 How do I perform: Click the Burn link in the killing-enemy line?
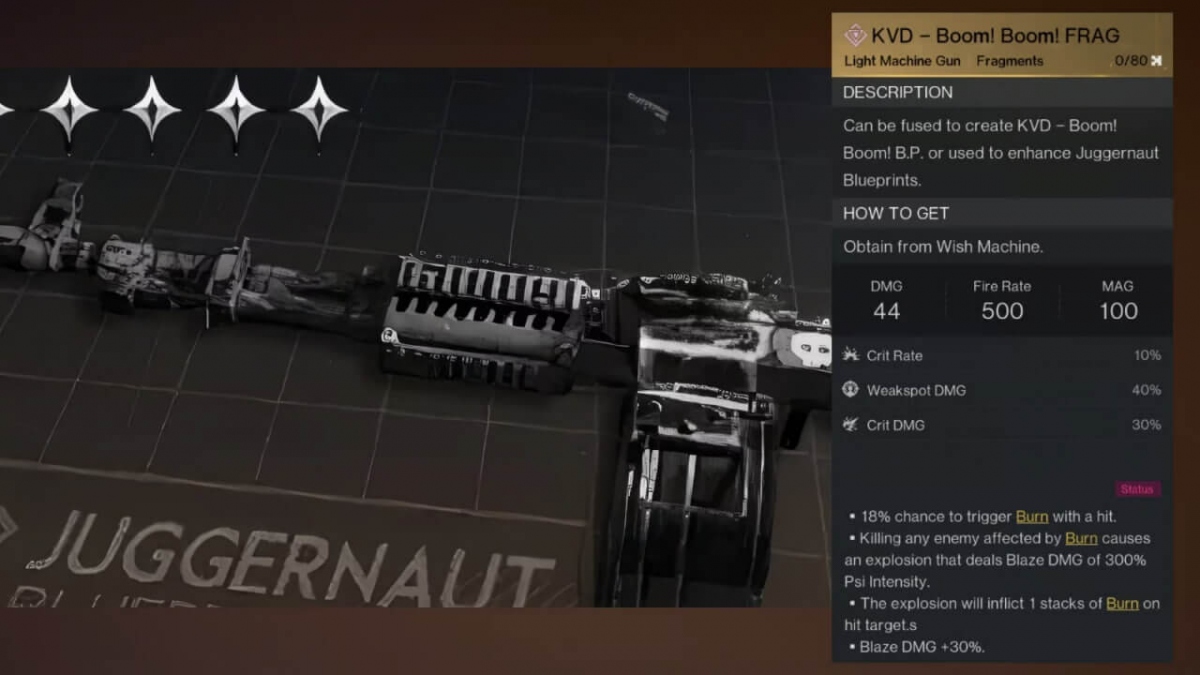pyautogui.click(x=1081, y=538)
